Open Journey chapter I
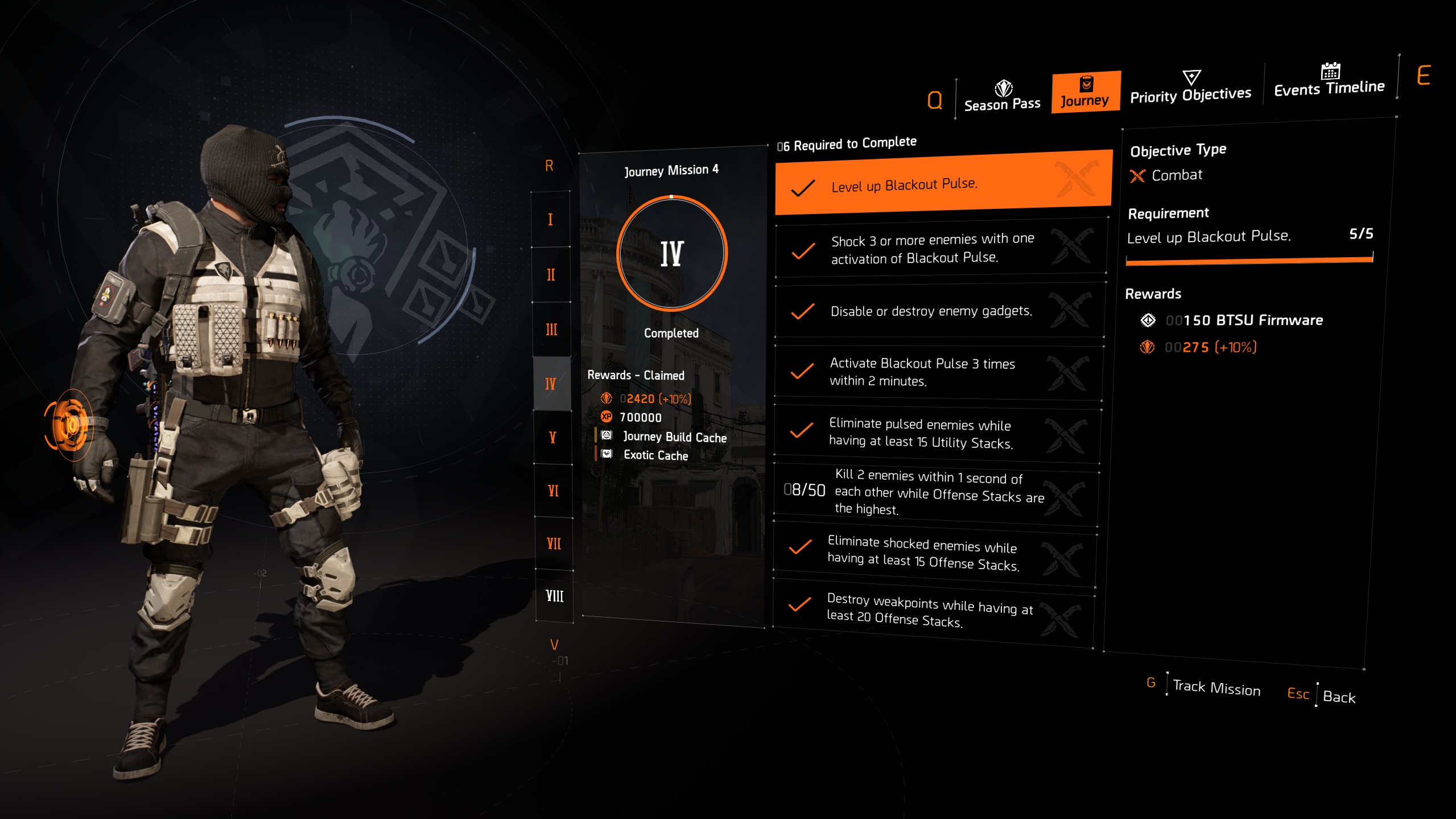Screen dimensions: 1456x819 [x=550, y=219]
